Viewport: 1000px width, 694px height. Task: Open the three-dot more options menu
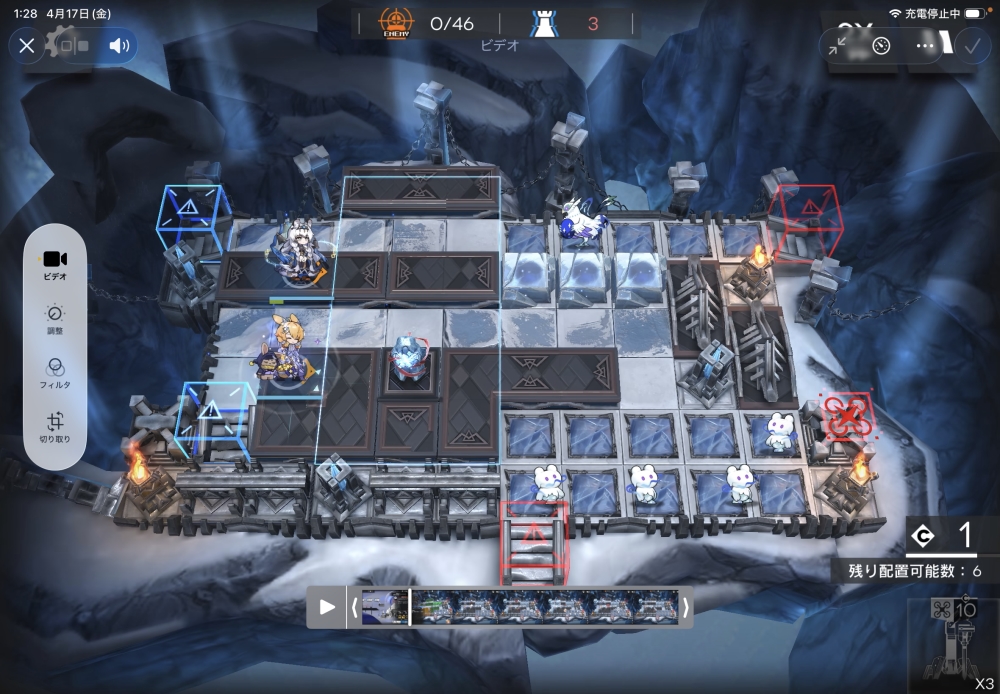925,46
